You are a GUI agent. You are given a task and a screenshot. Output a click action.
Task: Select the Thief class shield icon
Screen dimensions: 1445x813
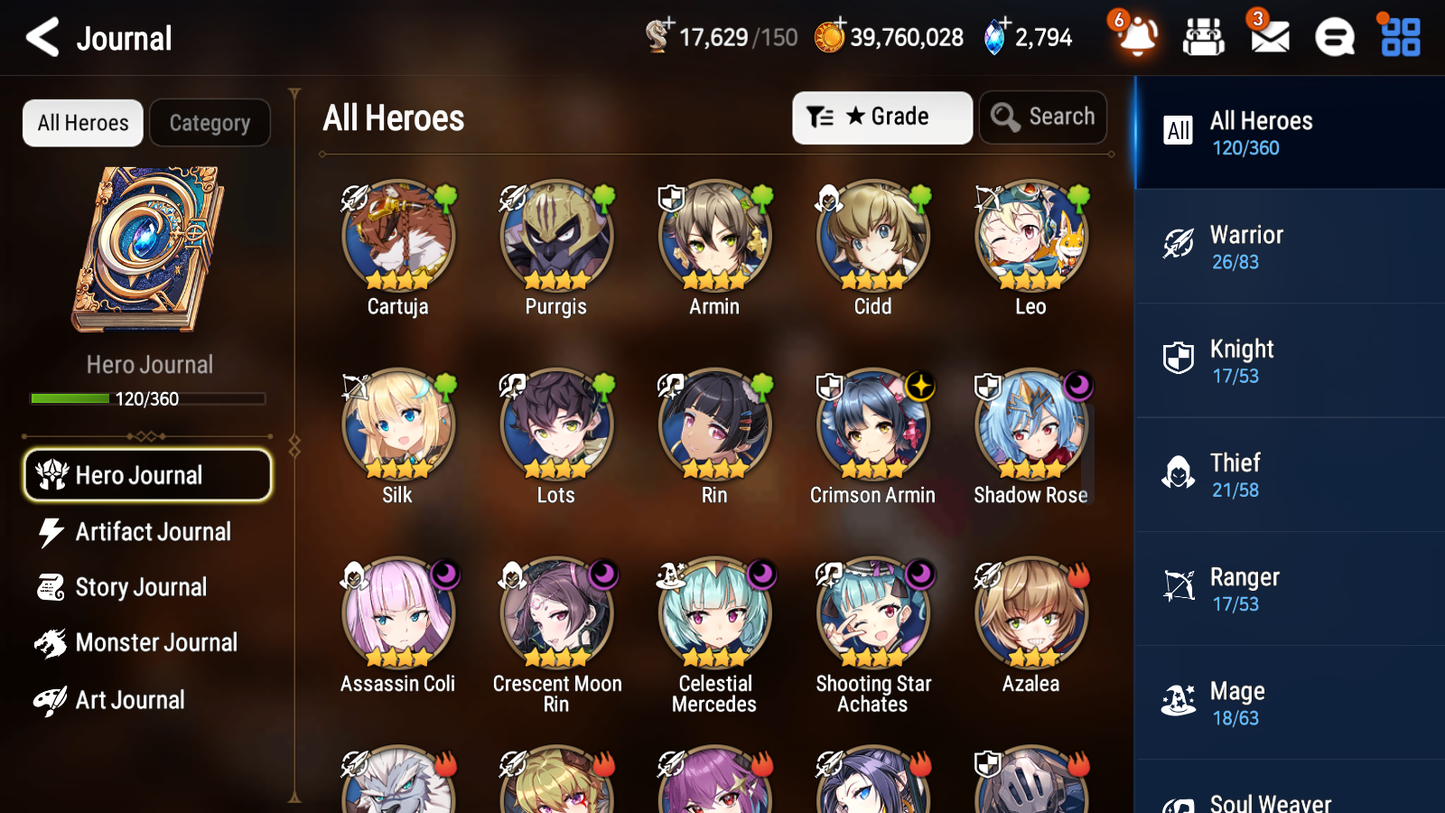click(1179, 474)
